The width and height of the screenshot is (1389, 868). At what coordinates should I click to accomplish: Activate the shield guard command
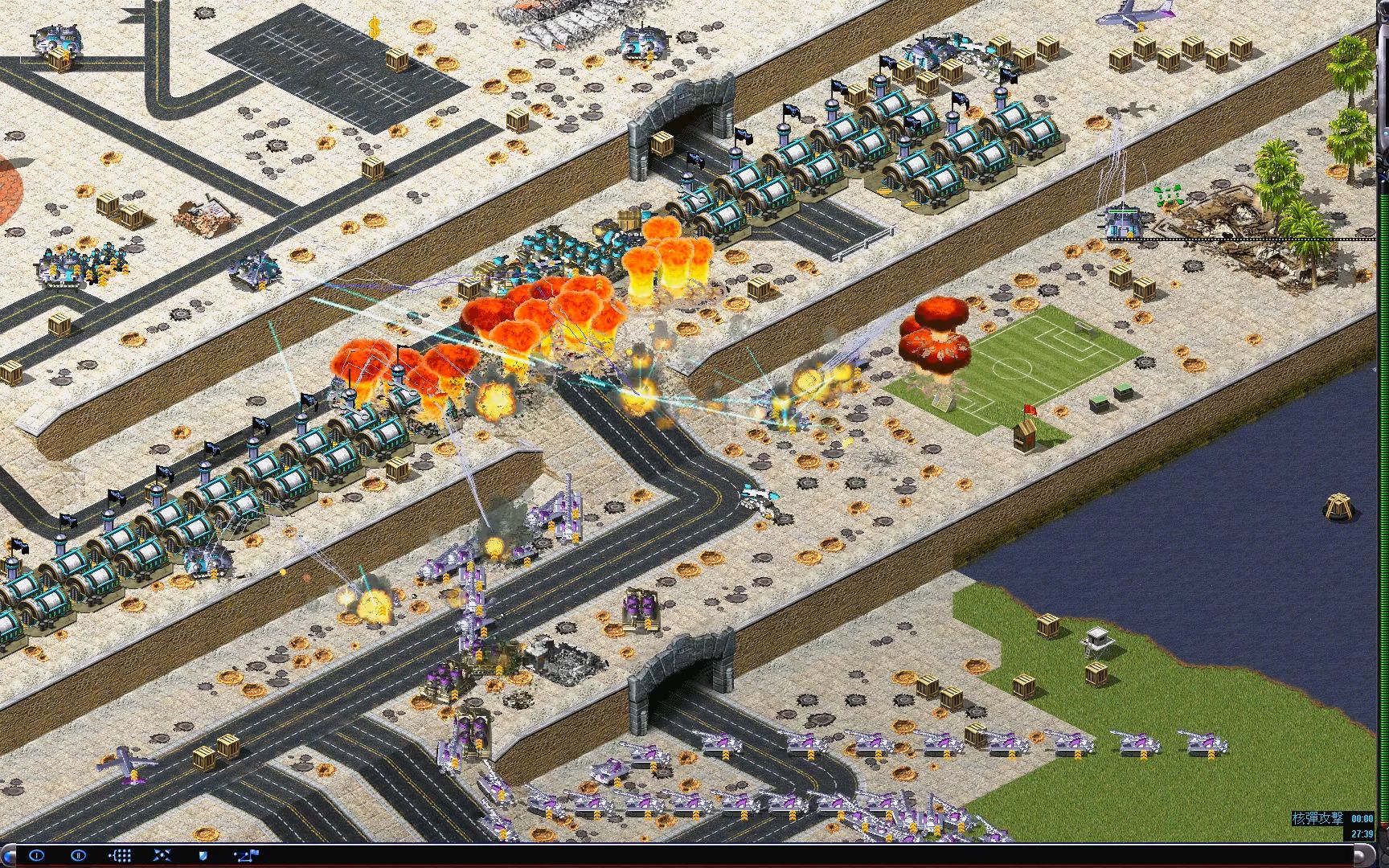coord(203,855)
